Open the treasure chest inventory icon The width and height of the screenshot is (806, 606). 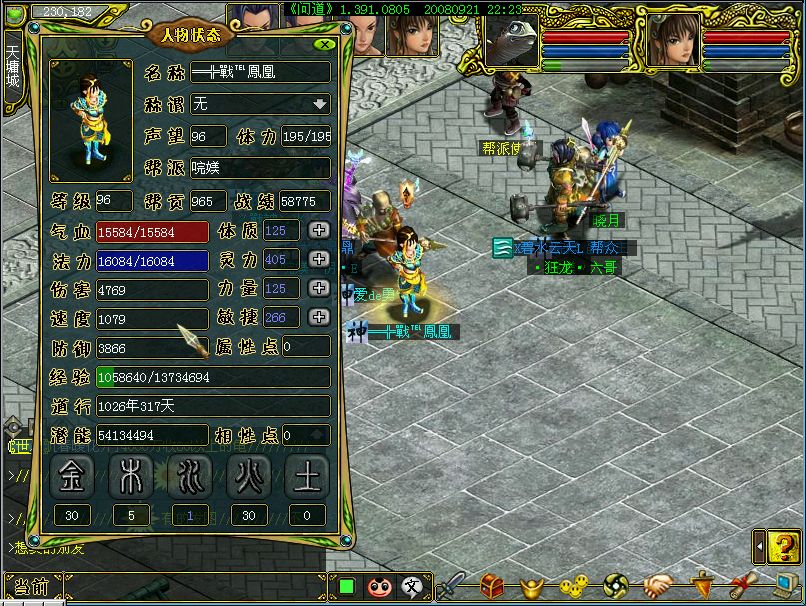pos(492,586)
